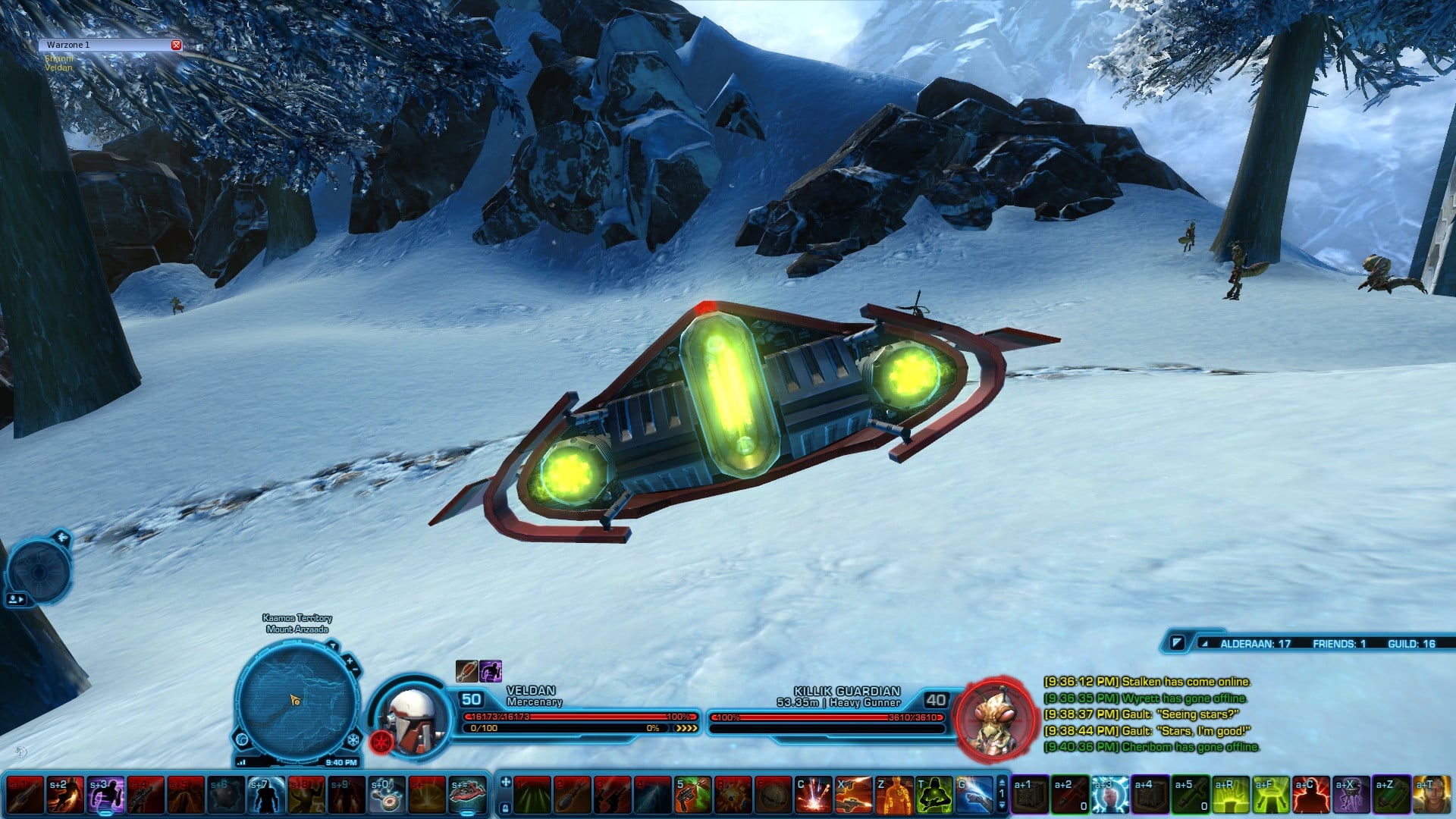Summon the red speeder mount on s+=

(x=466, y=795)
